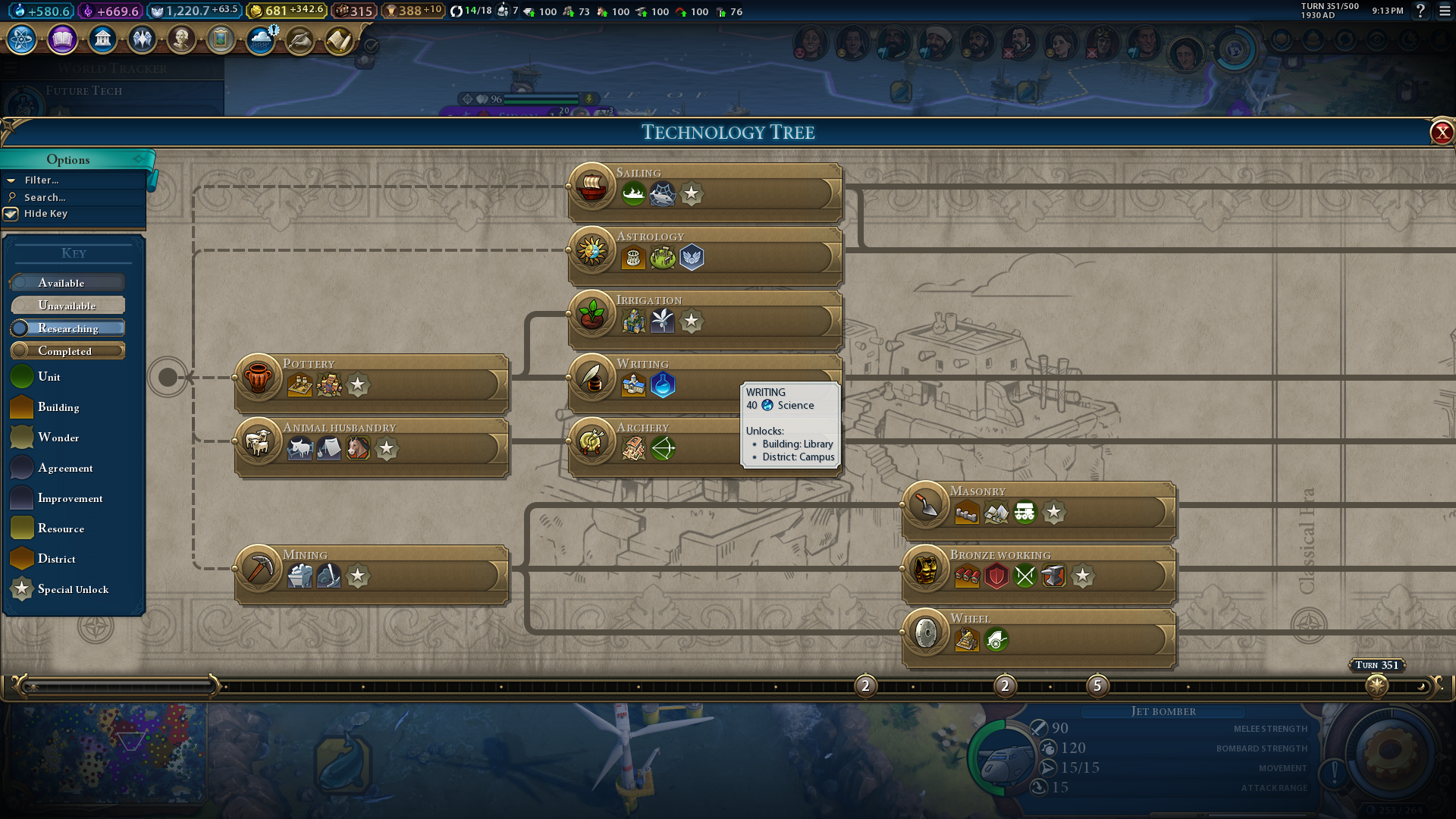The height and width of the screenshot is (819, 1456).
Task: Toggle the Hide Key checkbox
Action: click(x=11, y=214)
